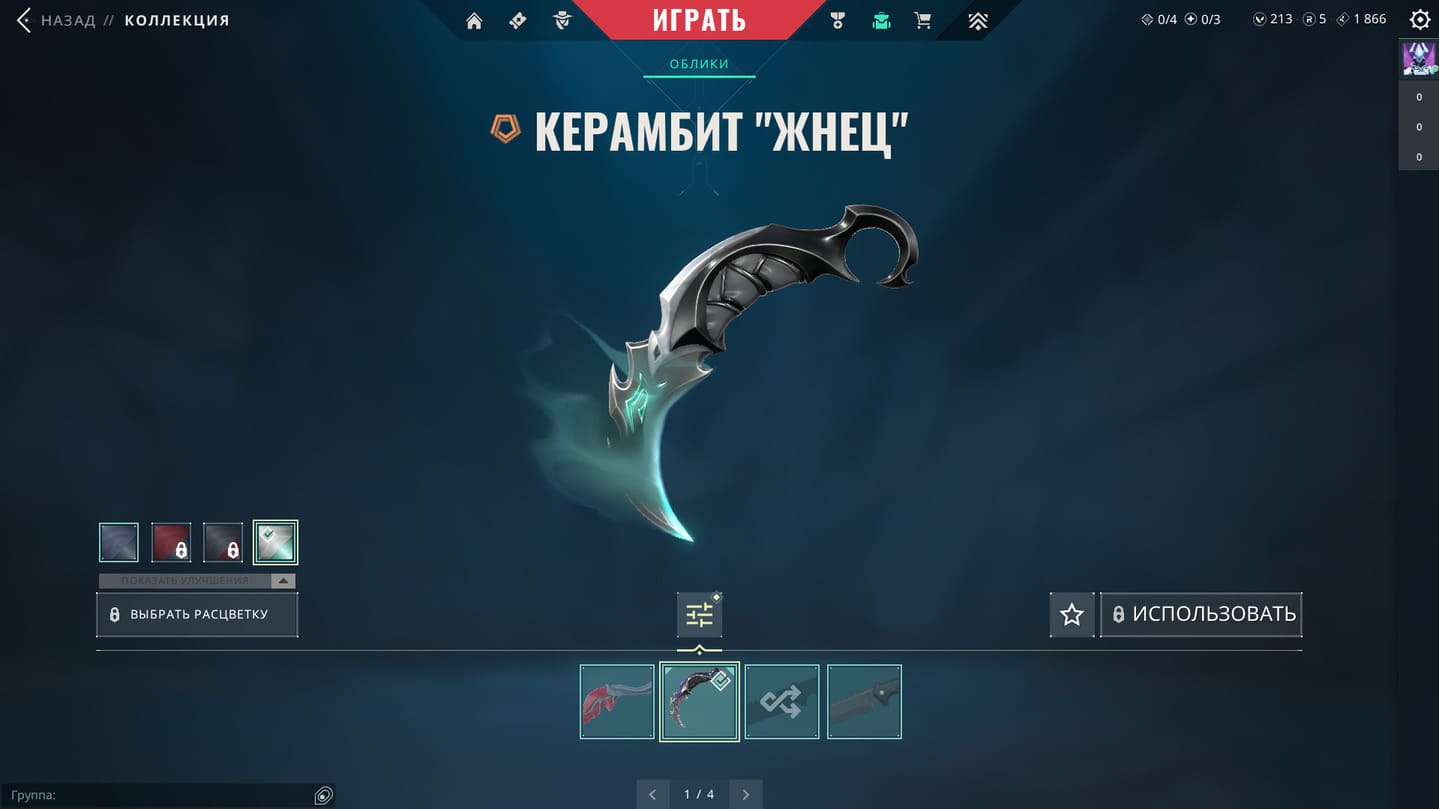Select the first blue-gray color variant
The height and width of the screenshot is (809, 1439).
[x=119, y=543]
